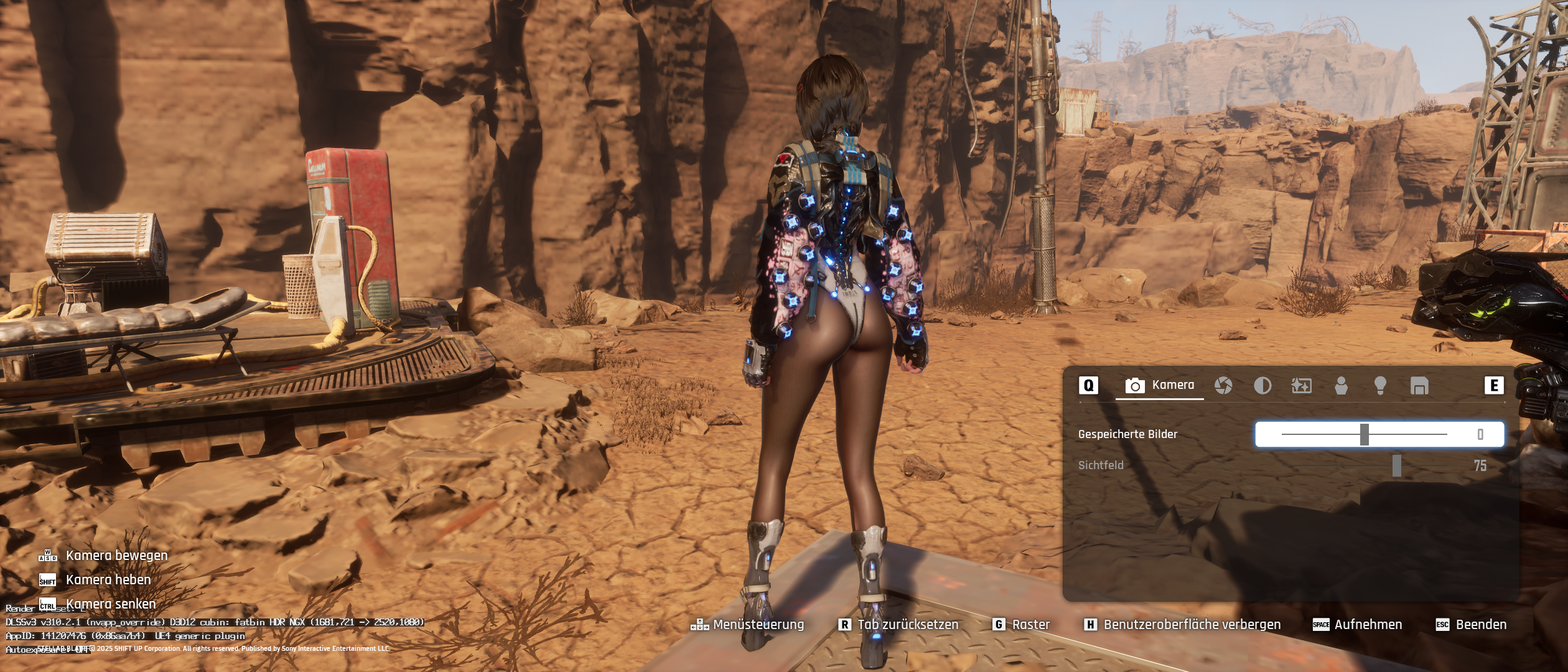This screenshot has width=1568, height=672.
Task: Open the aperture shutter tab
Action: [x=1223, y=386]
